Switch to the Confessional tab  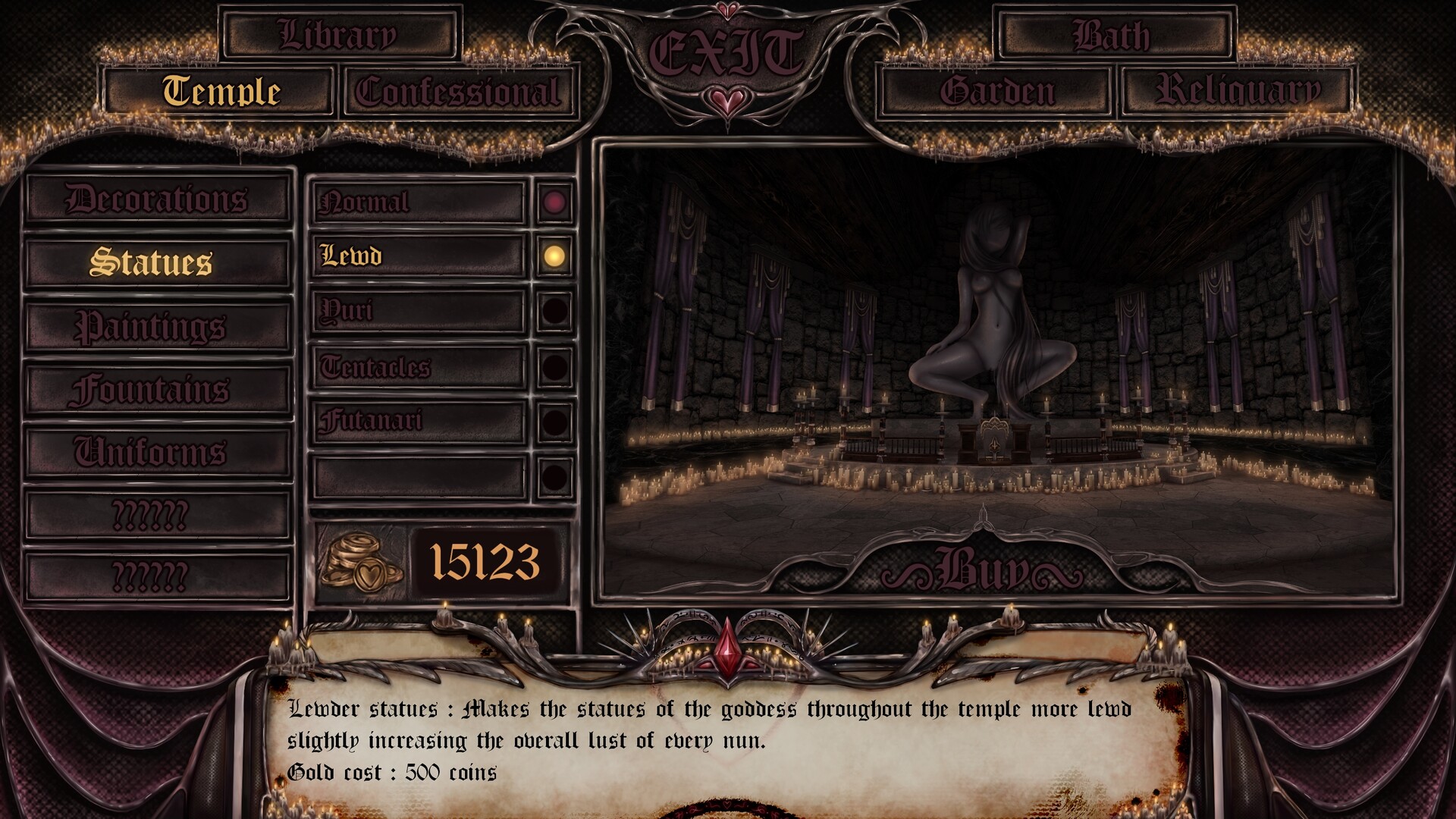pos(457,92)
